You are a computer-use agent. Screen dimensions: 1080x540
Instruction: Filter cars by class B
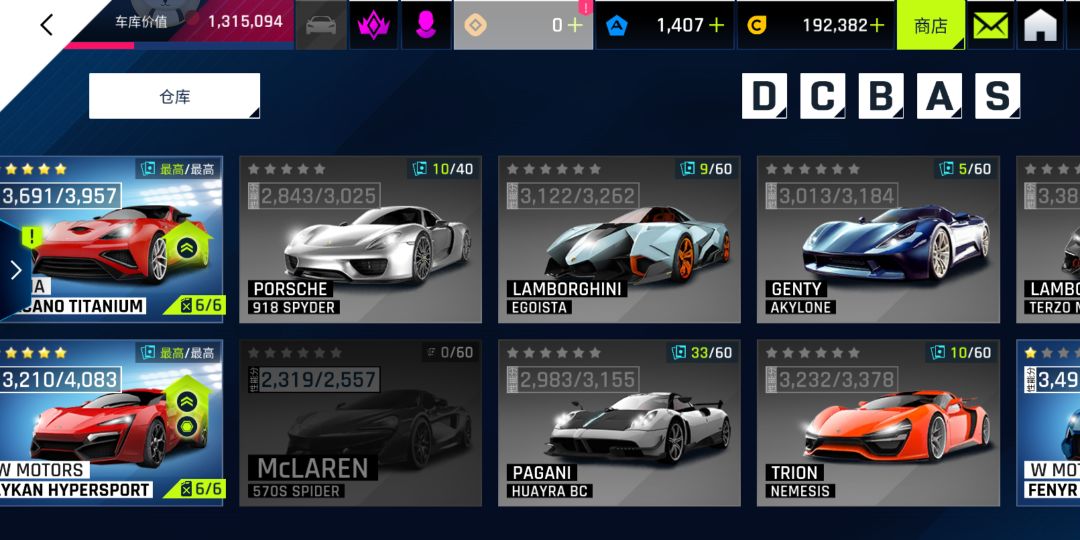coord(881,96)
